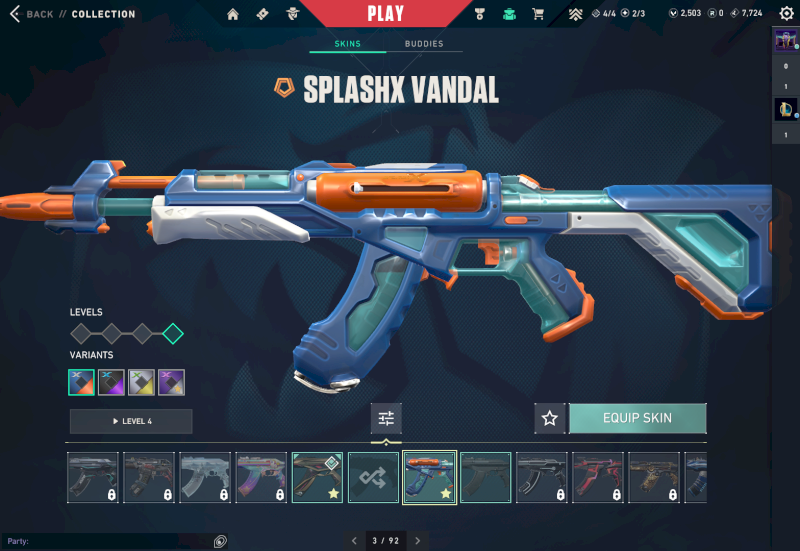Go to the previous skin page arrow
800x551 pixels.
[353, 541]
